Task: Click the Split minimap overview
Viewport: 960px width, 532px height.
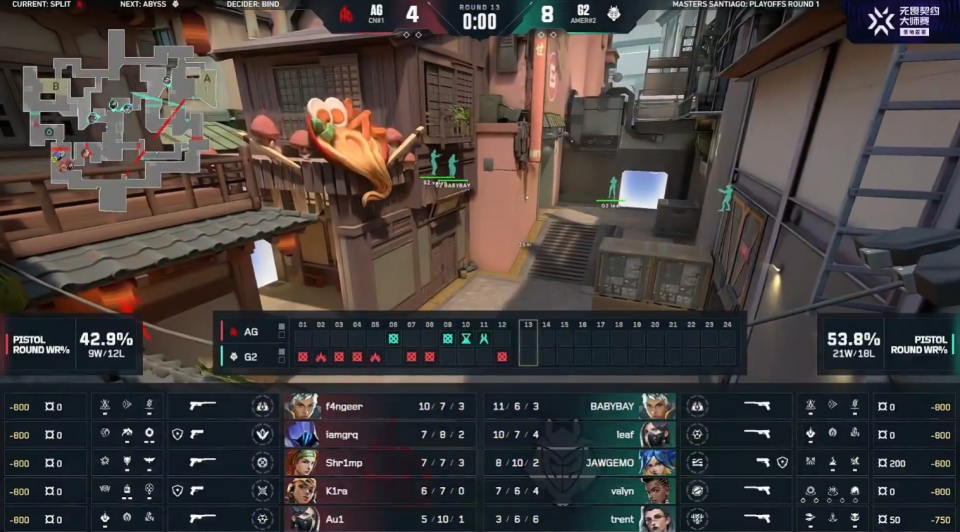Action: pyautogui.click(x=115, y=118)
